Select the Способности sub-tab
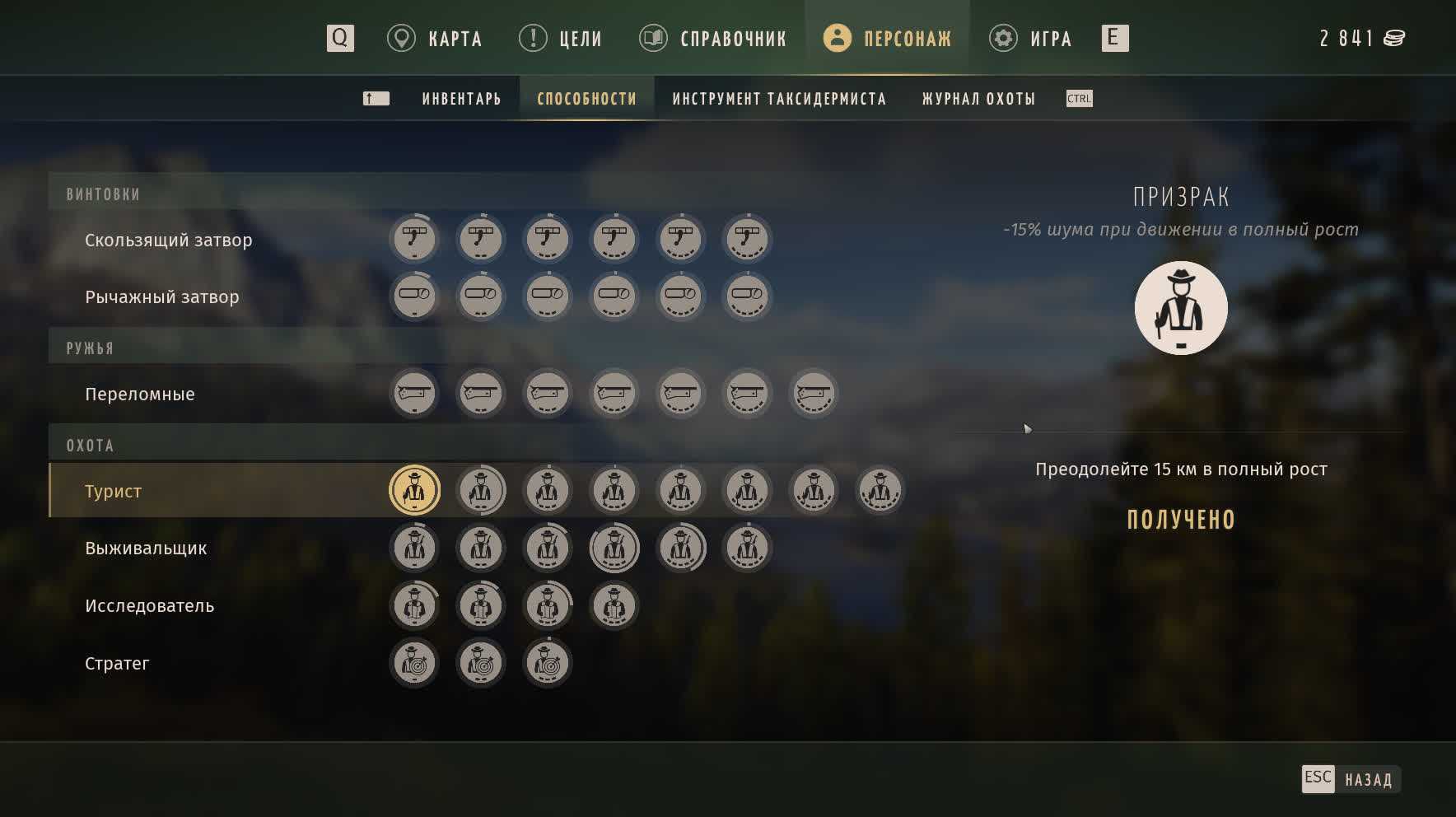 (586, 99)
